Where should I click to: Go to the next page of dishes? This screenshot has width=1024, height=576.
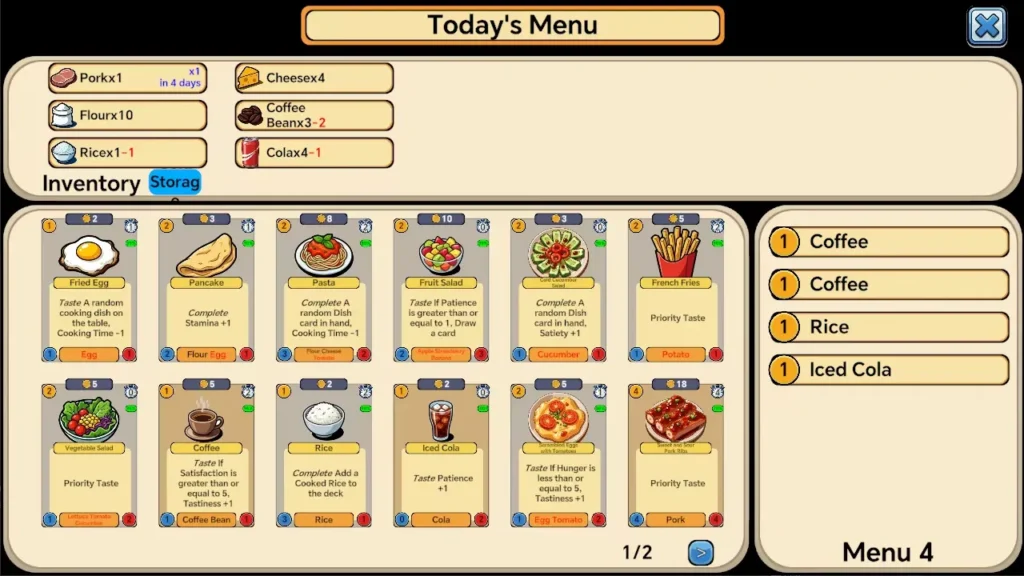click(x=700, y=551)
